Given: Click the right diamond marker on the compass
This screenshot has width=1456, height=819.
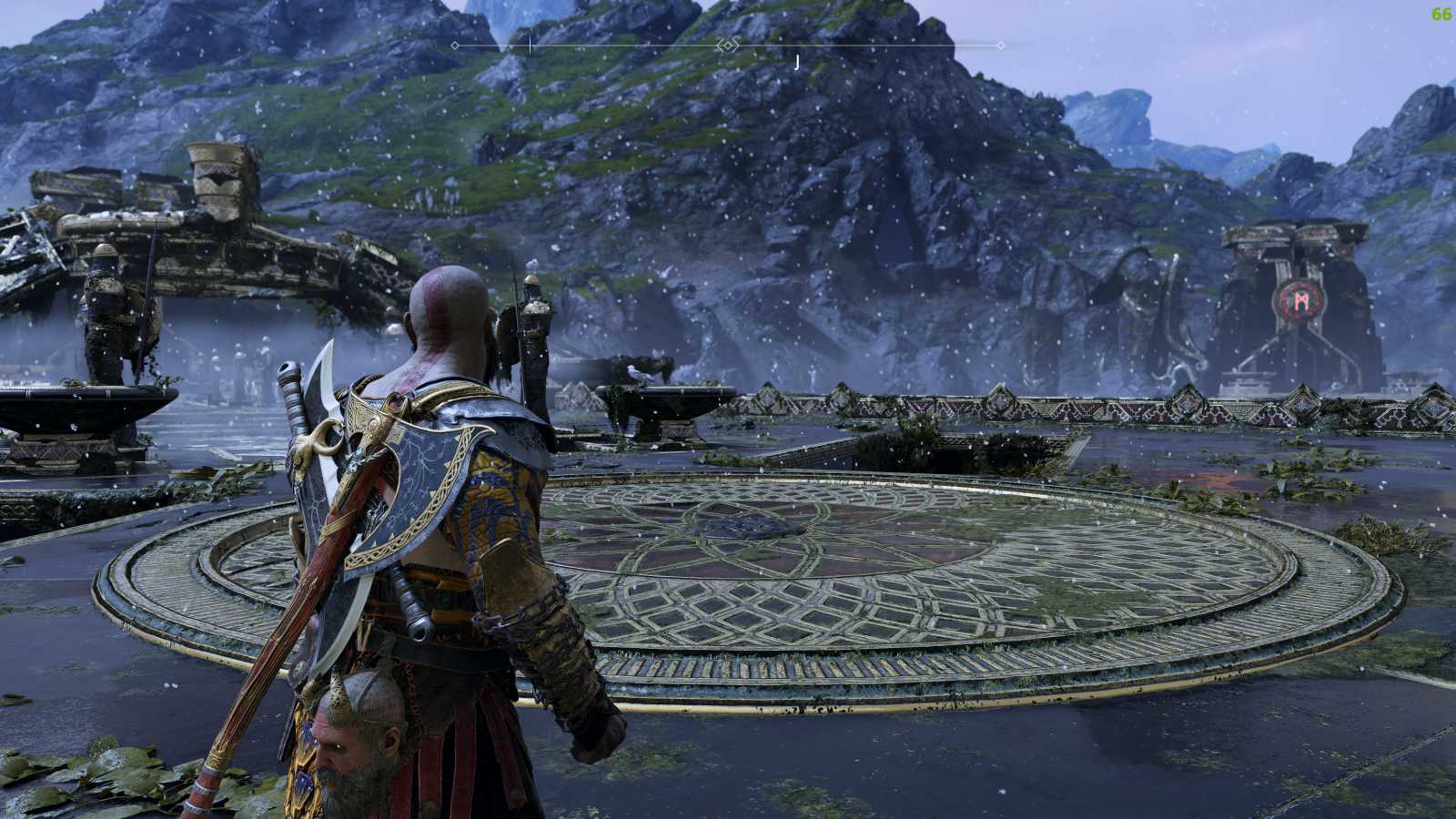Looking at the screenshot, I should point(1001,44).
